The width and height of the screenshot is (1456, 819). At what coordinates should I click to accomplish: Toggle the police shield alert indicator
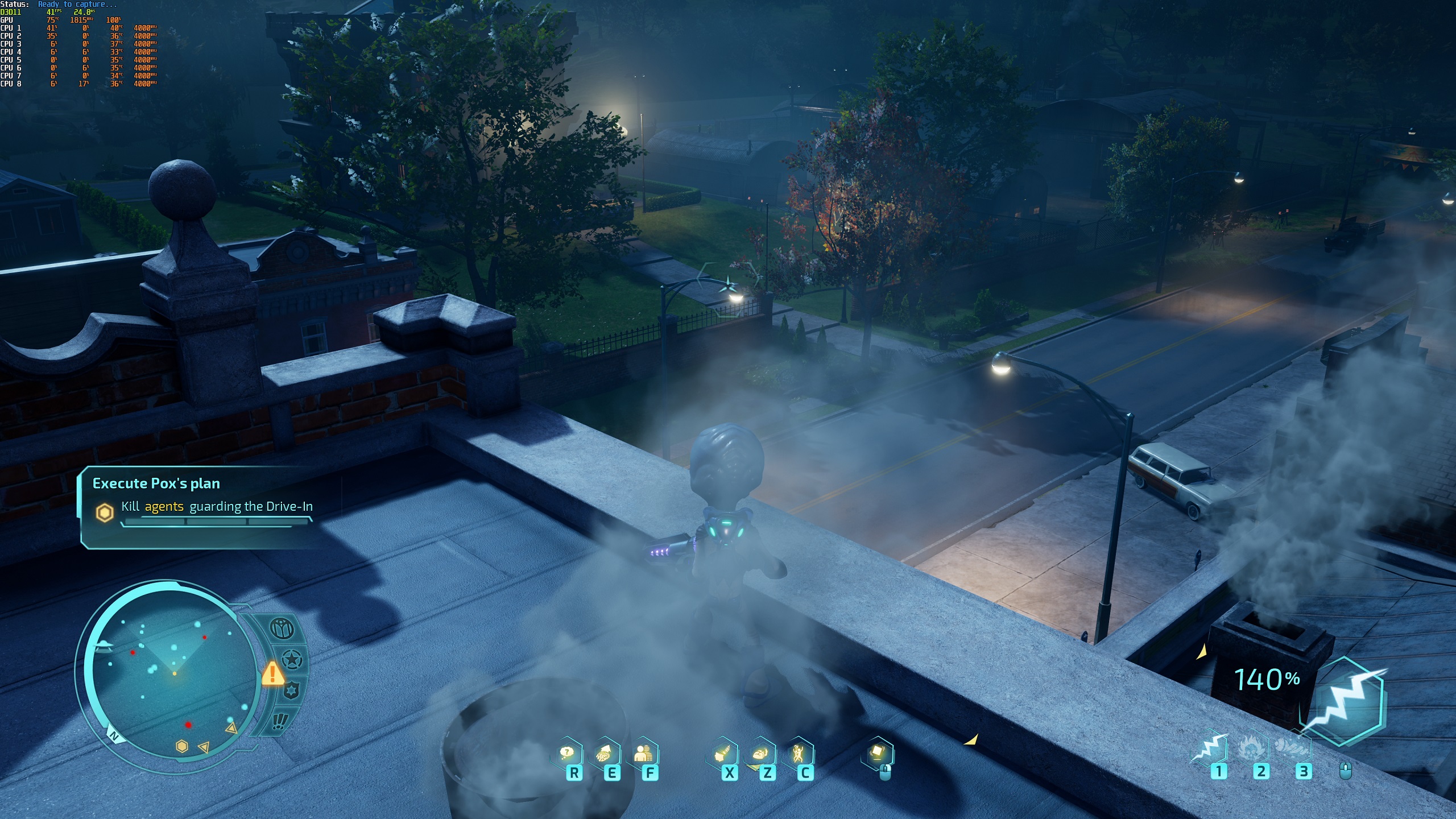pos(291,690)
